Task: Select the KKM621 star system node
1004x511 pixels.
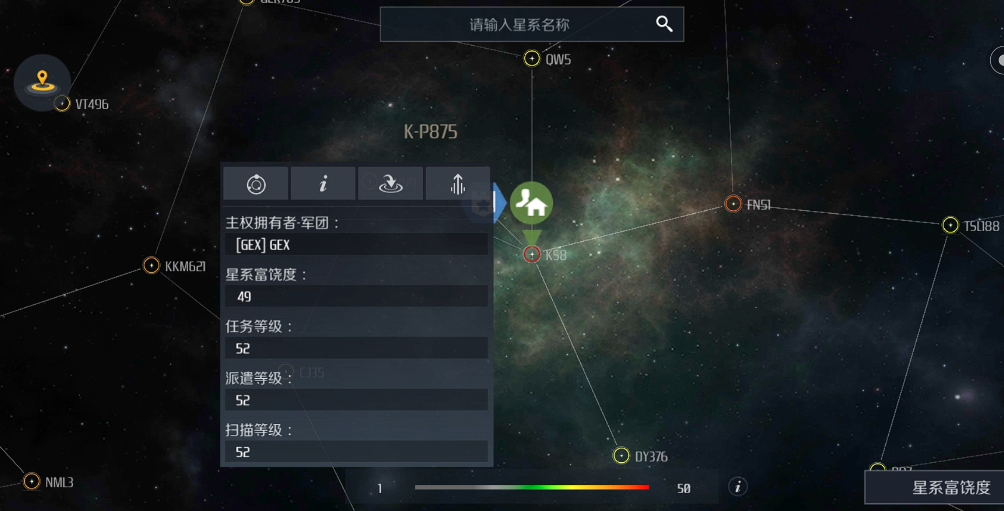Action: coord(151,265)
